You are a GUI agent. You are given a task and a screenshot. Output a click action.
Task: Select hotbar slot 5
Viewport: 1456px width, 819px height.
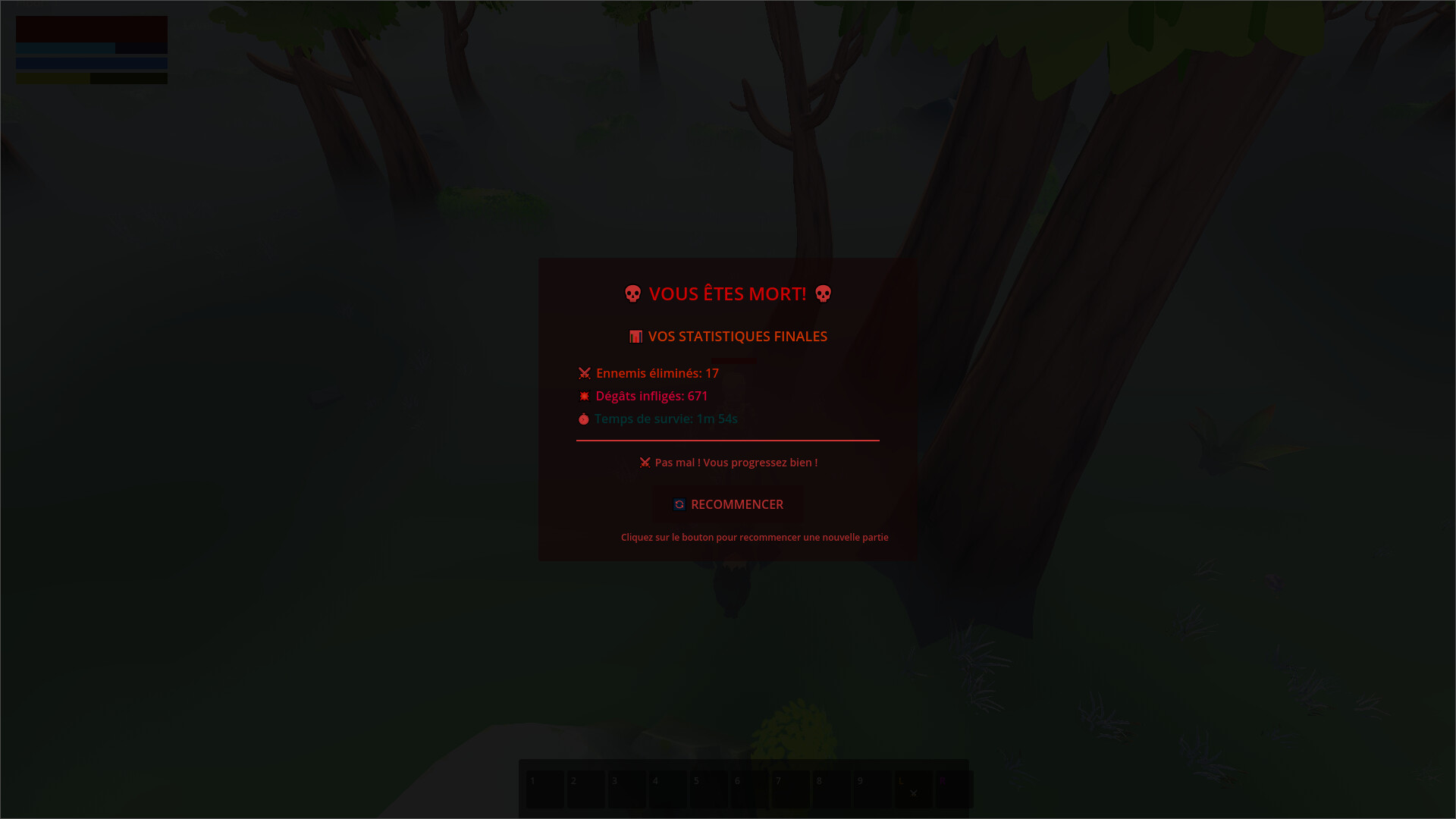(708, 789)
